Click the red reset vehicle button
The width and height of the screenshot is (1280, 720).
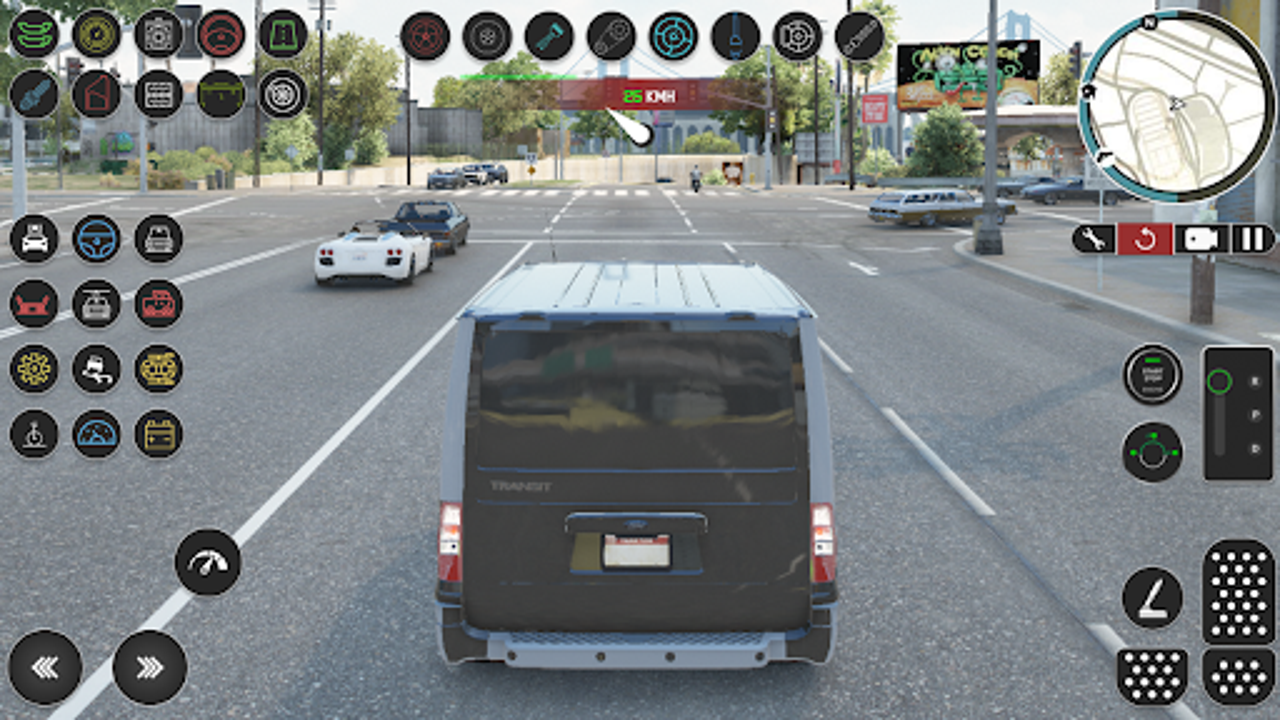1146,240
